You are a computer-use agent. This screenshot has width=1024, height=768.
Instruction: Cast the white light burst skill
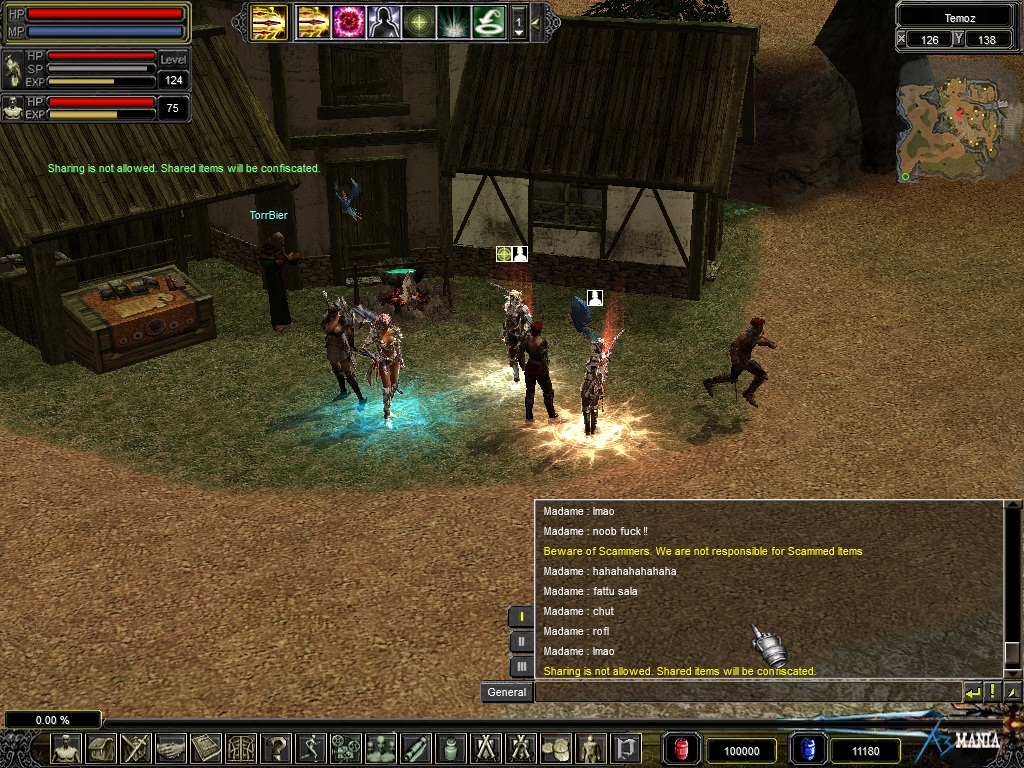pyautogui.click(x=453, y=21)
